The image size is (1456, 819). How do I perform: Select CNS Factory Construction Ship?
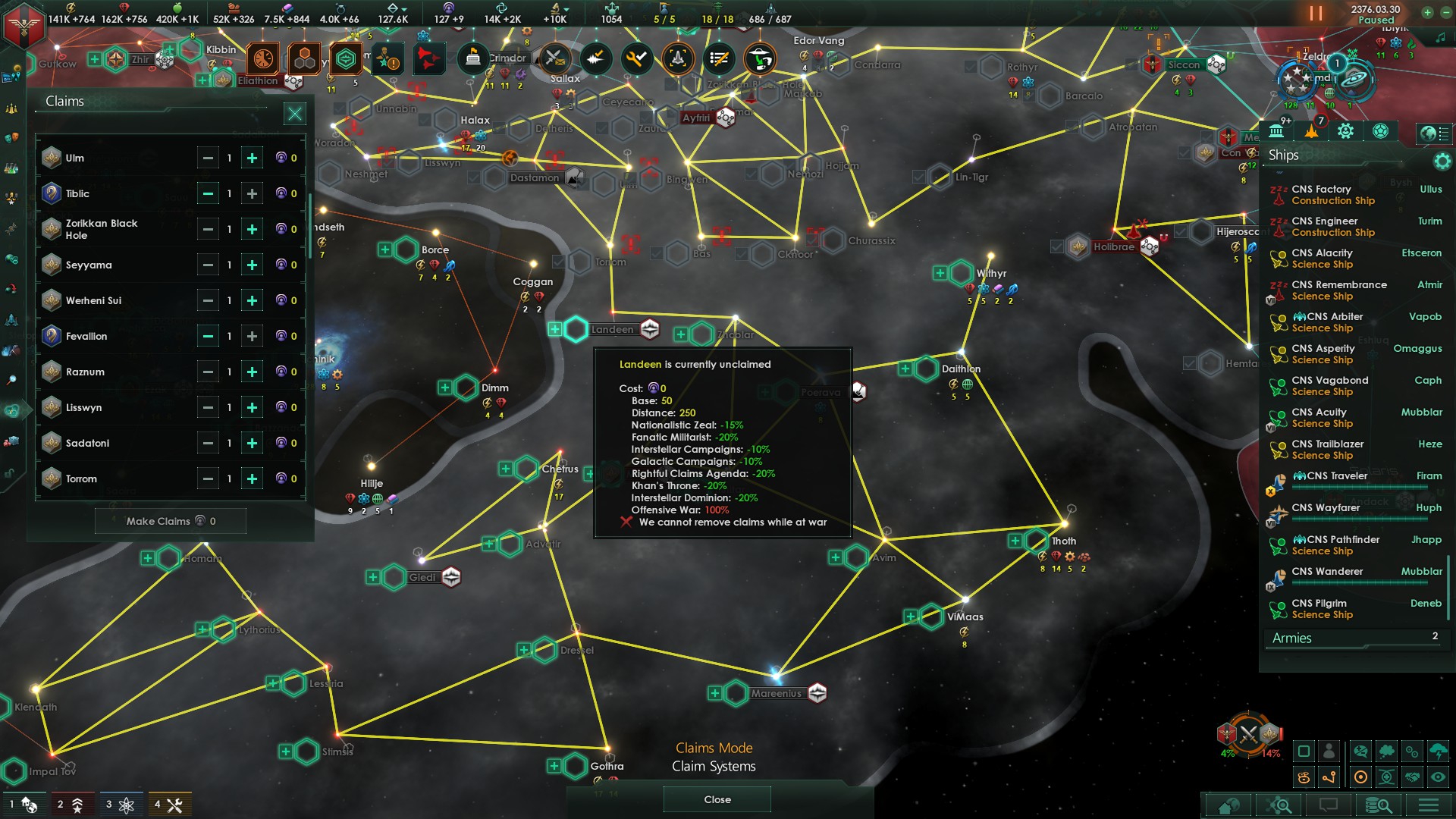pyautogui.click(x=1332, y=195)
